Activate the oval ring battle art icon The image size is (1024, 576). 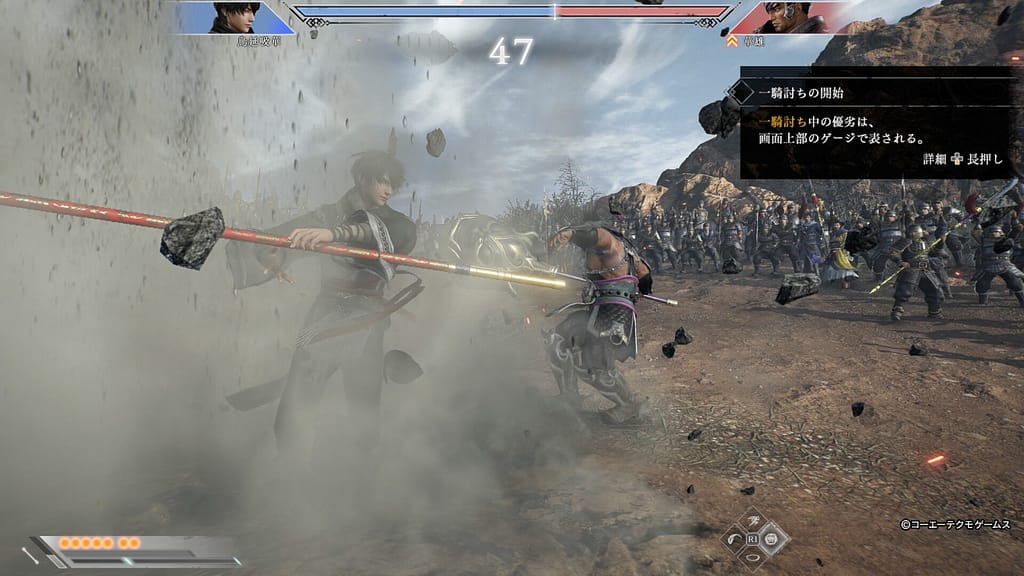click(x=755, y=558)
